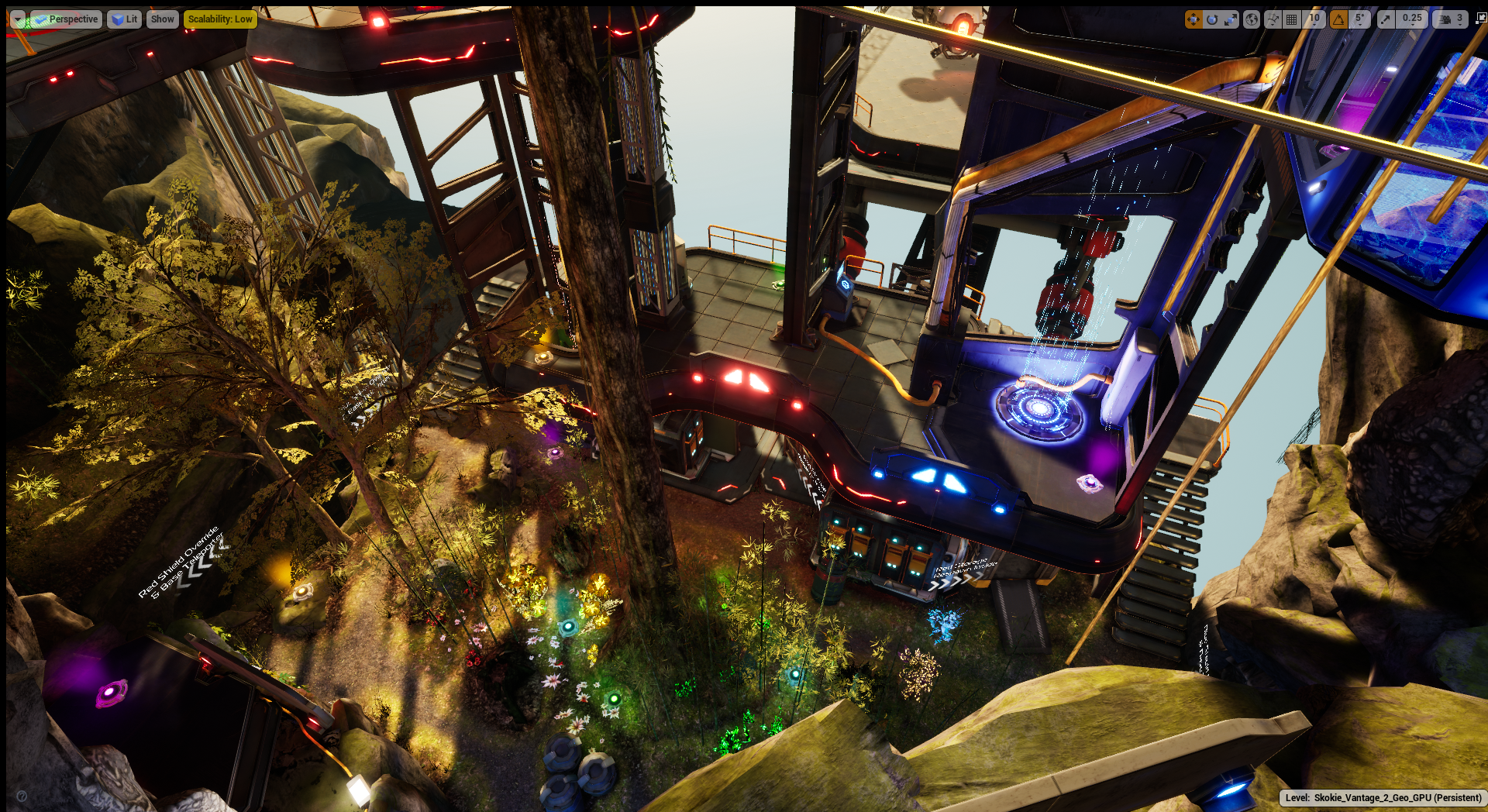
Task: Maximize or restore the viewport
Action: 1480,19
